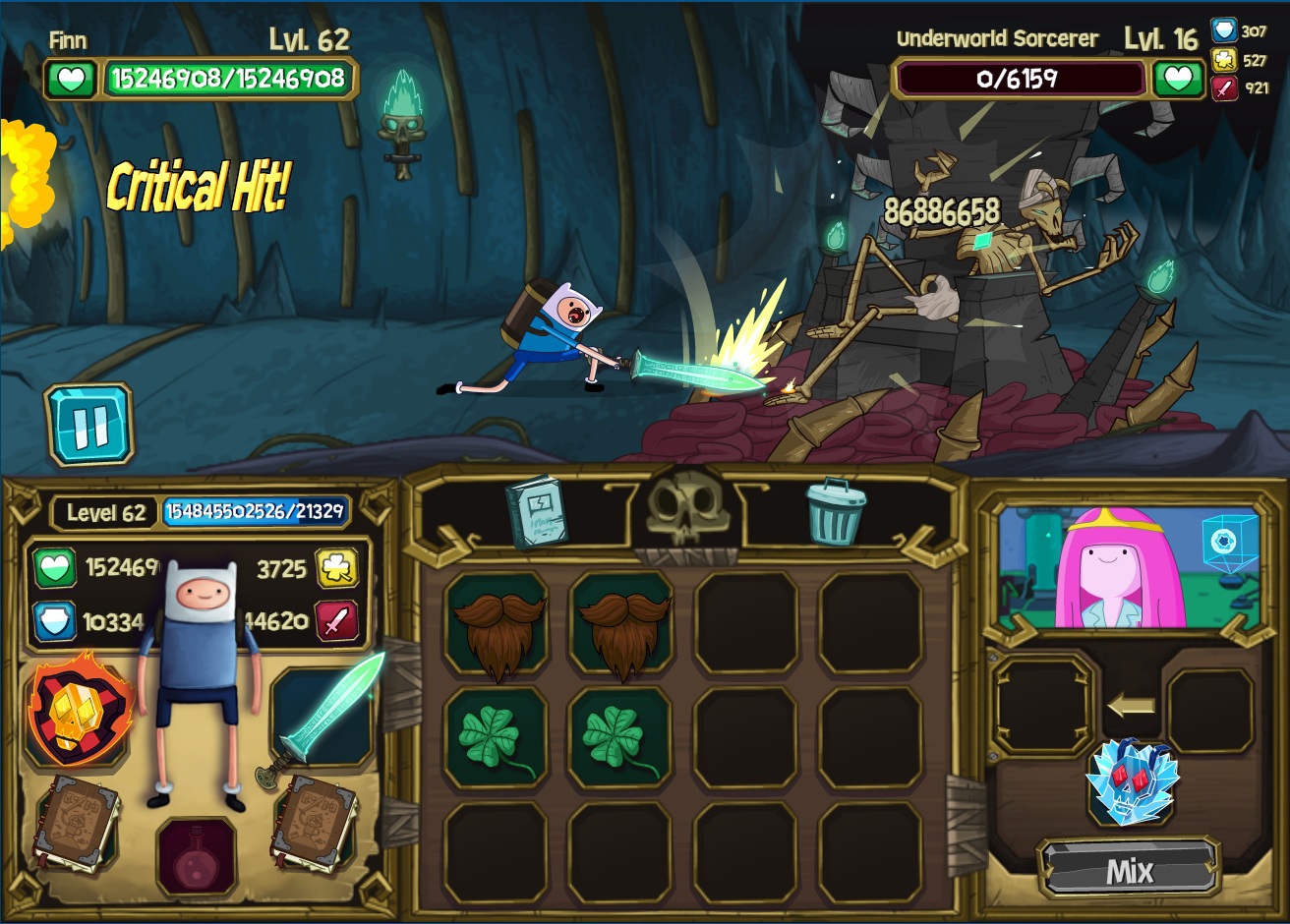Hit the Mix button
The width and height of the screenshot is (1290, 924).
tap(1129, 870)
